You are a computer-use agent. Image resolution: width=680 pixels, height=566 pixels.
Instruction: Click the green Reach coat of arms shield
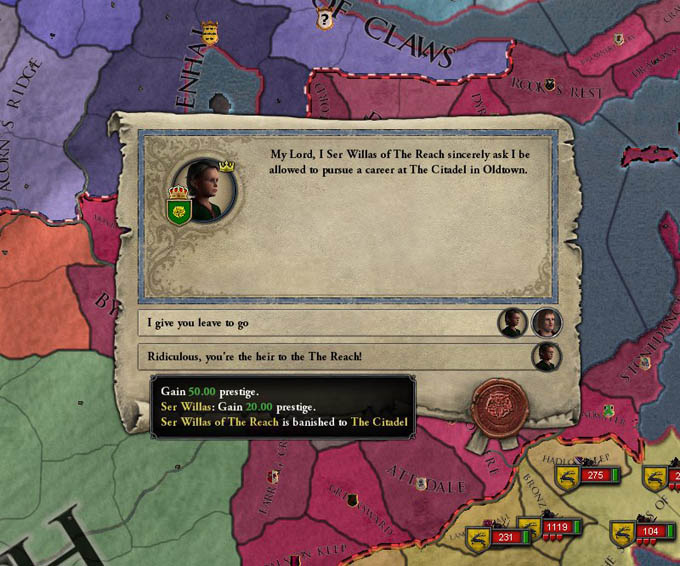[x=180, y=211]
